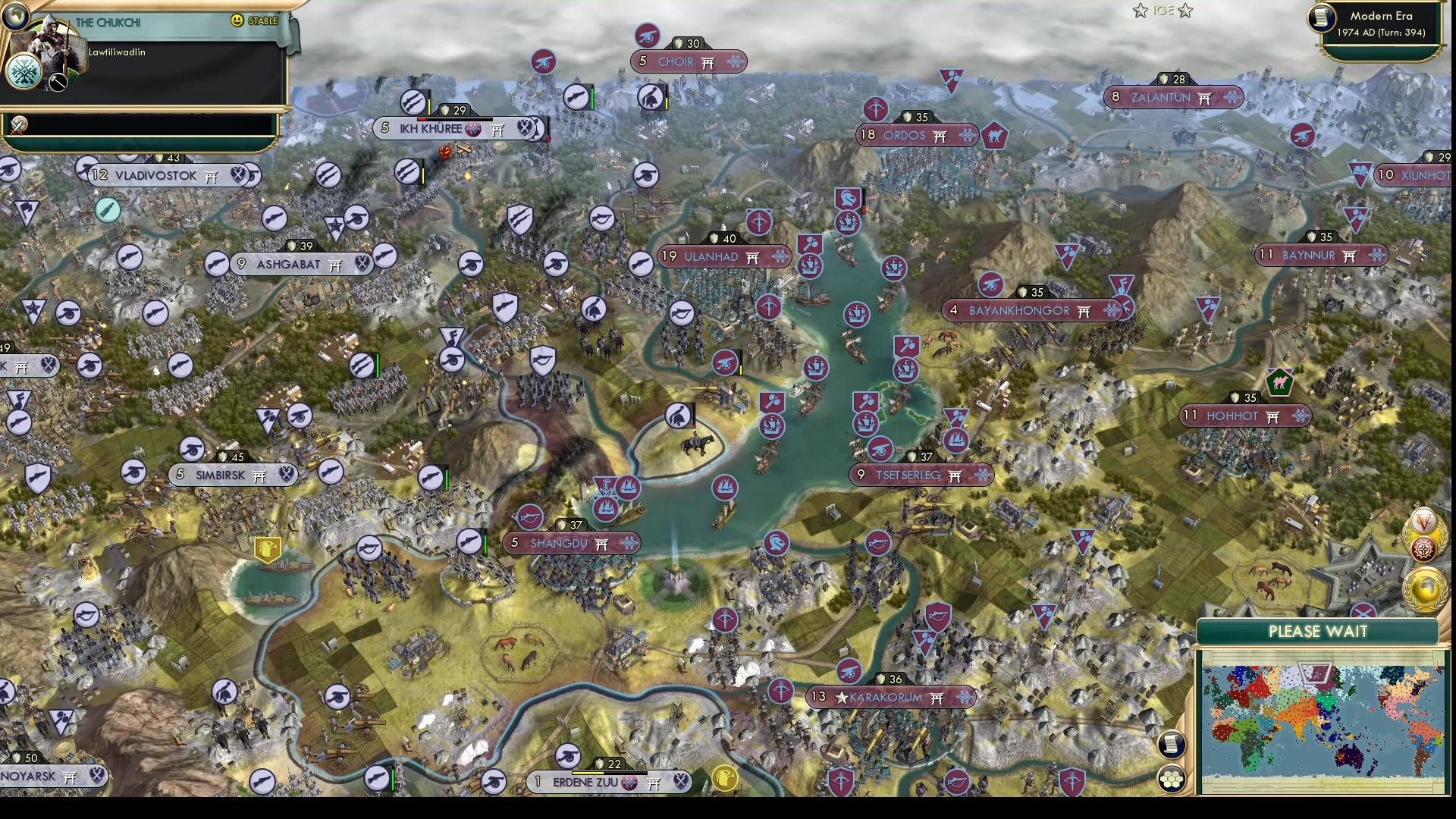Toggle strategic view with the hex grid icon
This screenshot has width=1456, height=819.
tap(1172, 778)
